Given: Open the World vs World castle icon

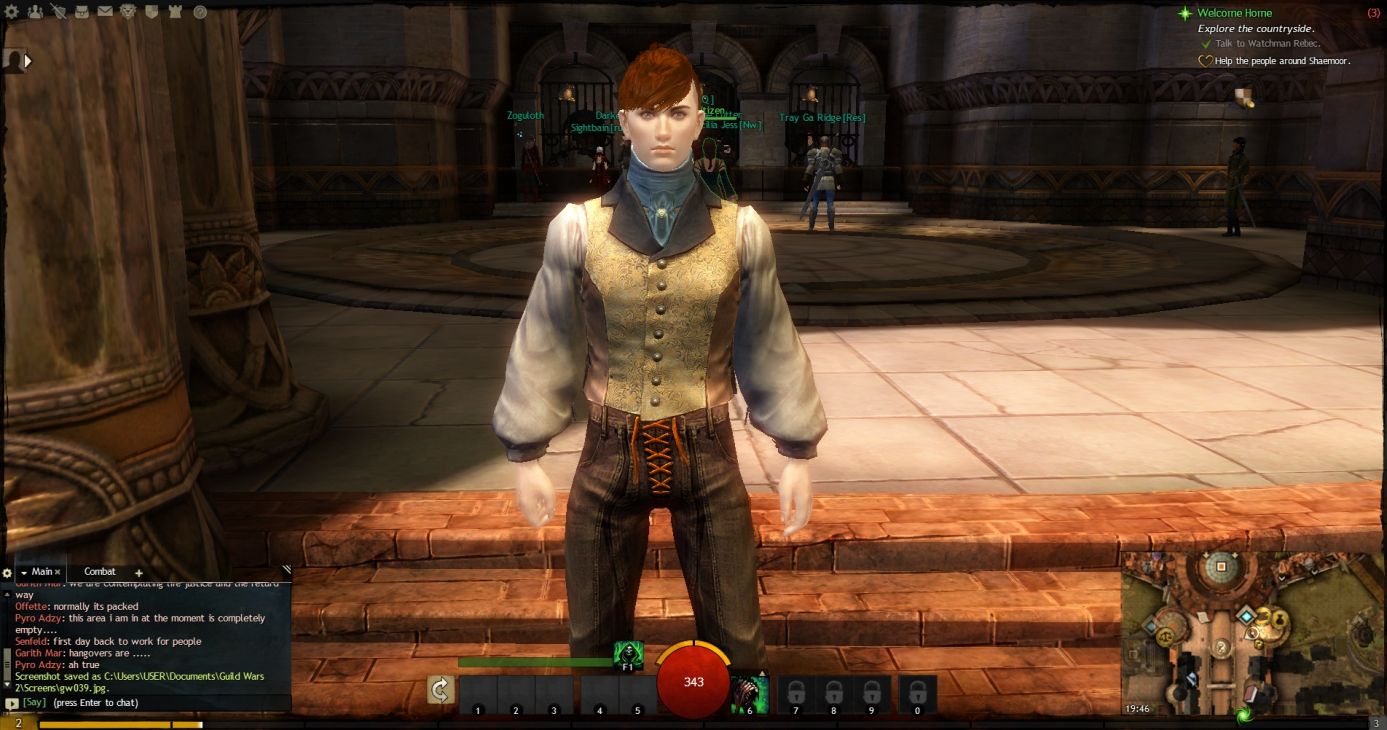Looking at the screenshot, I should pos(175,12).
